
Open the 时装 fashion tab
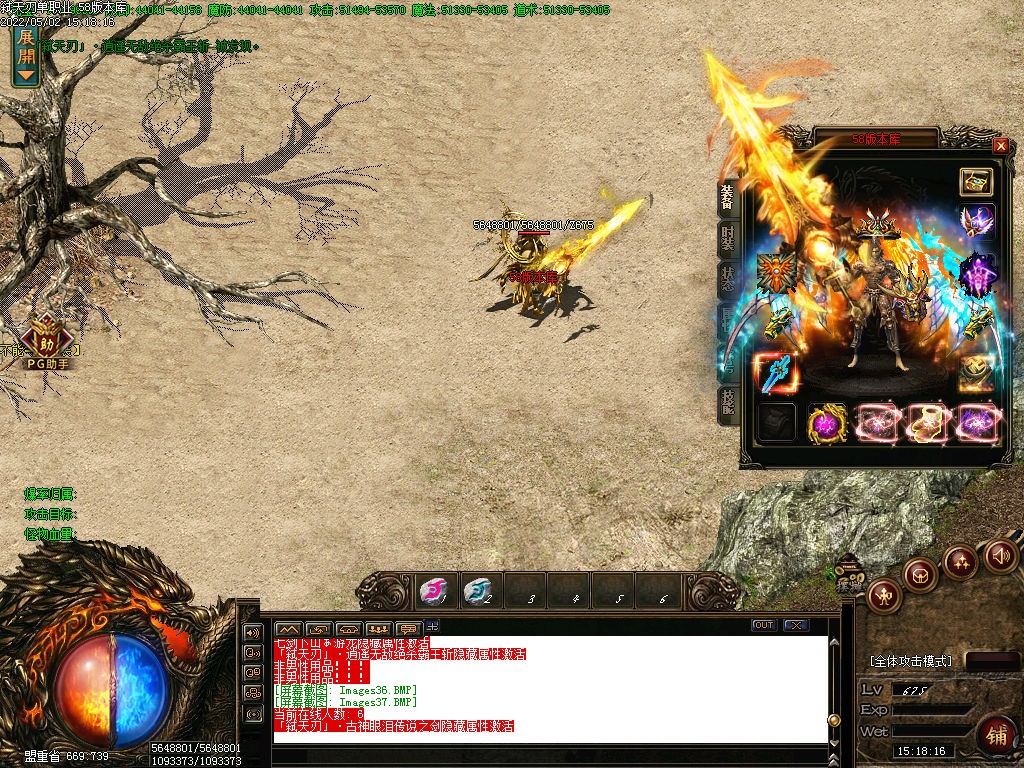point(728,239)
